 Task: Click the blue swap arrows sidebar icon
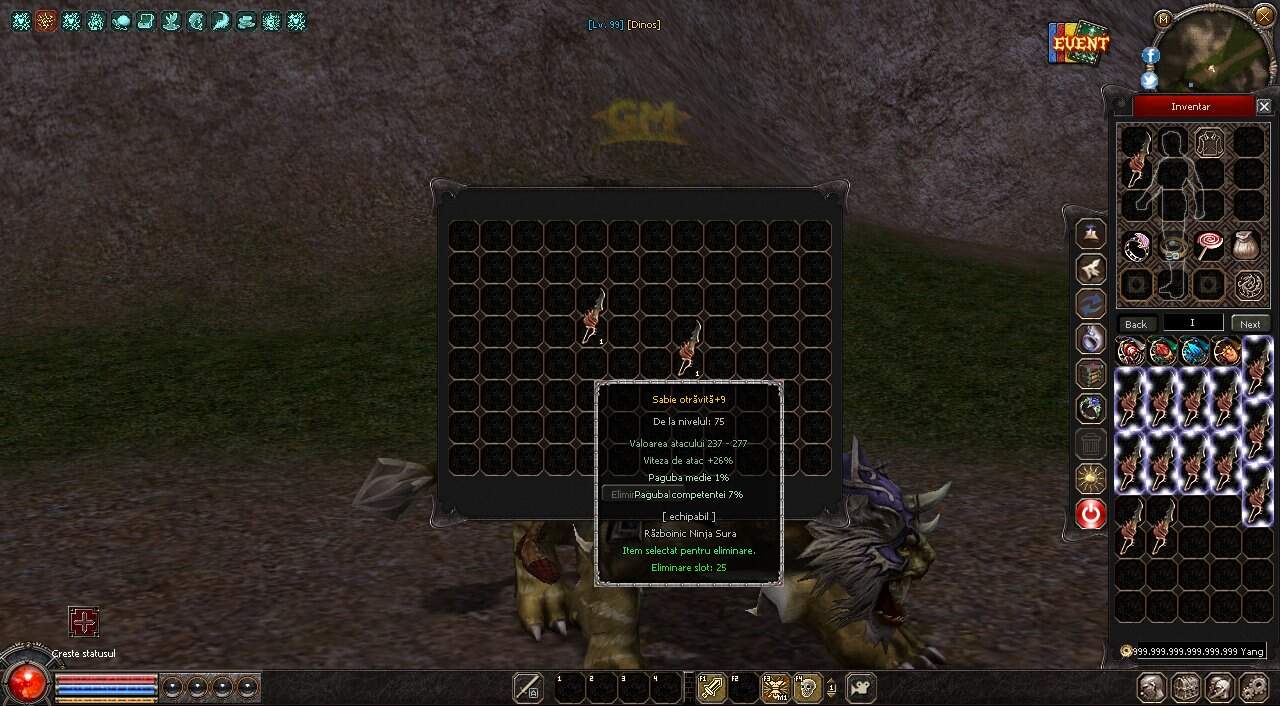[1090, 304]
